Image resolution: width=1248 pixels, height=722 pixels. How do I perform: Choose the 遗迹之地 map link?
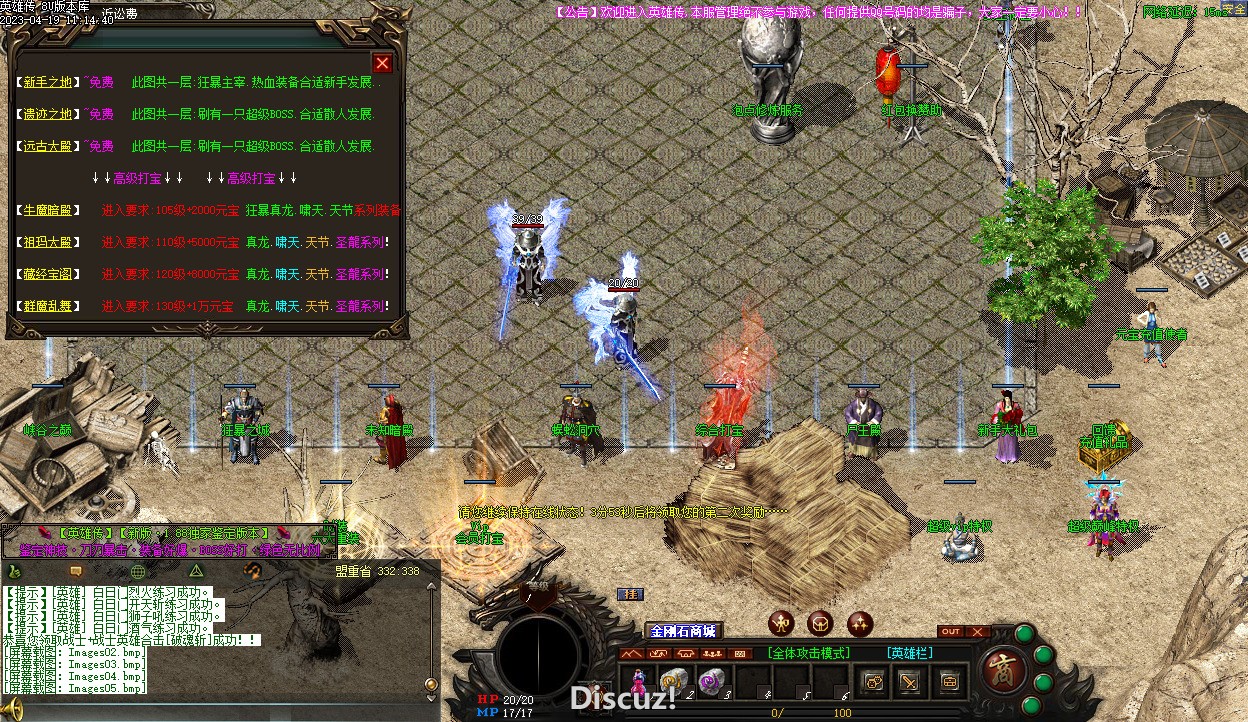point(48,115)
